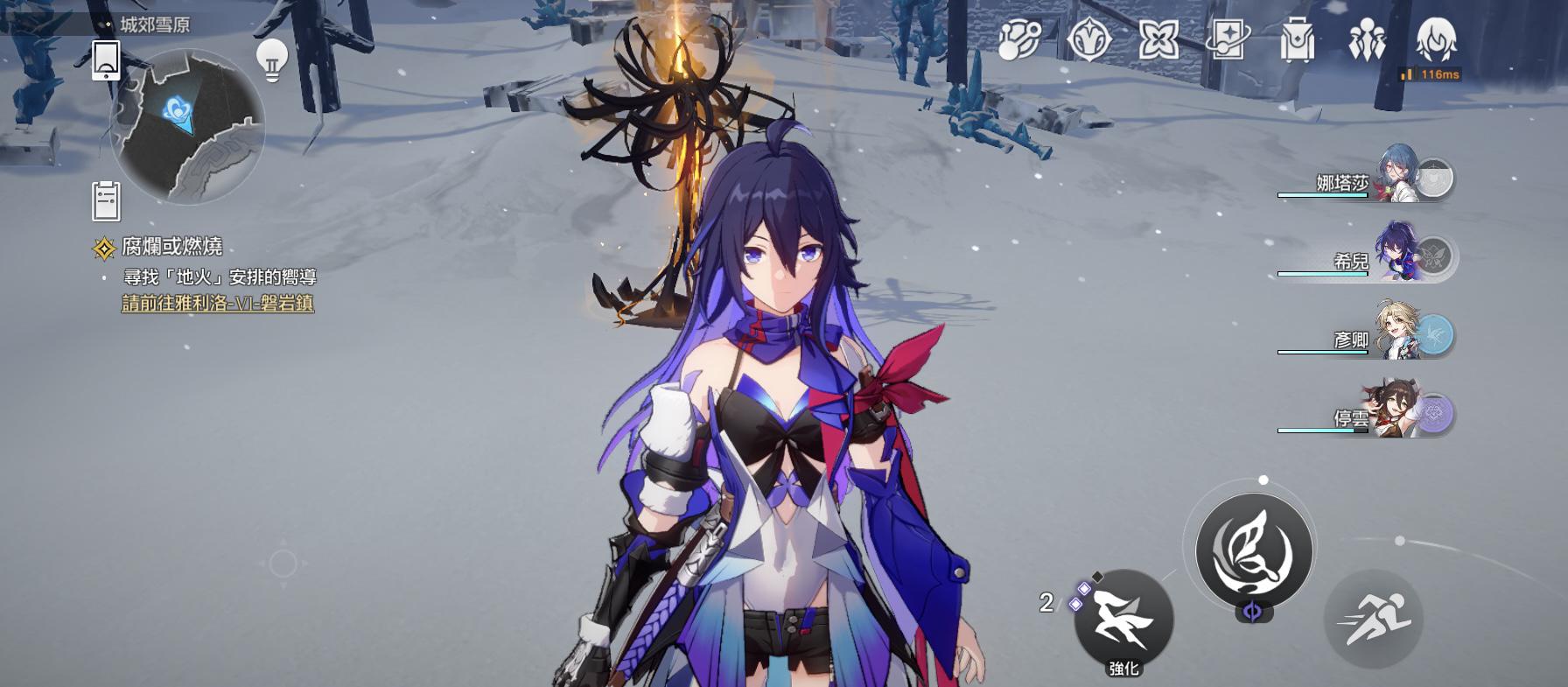1568x687 pixels.
Task: Open the circular minimap
Action: pos(187,125)
